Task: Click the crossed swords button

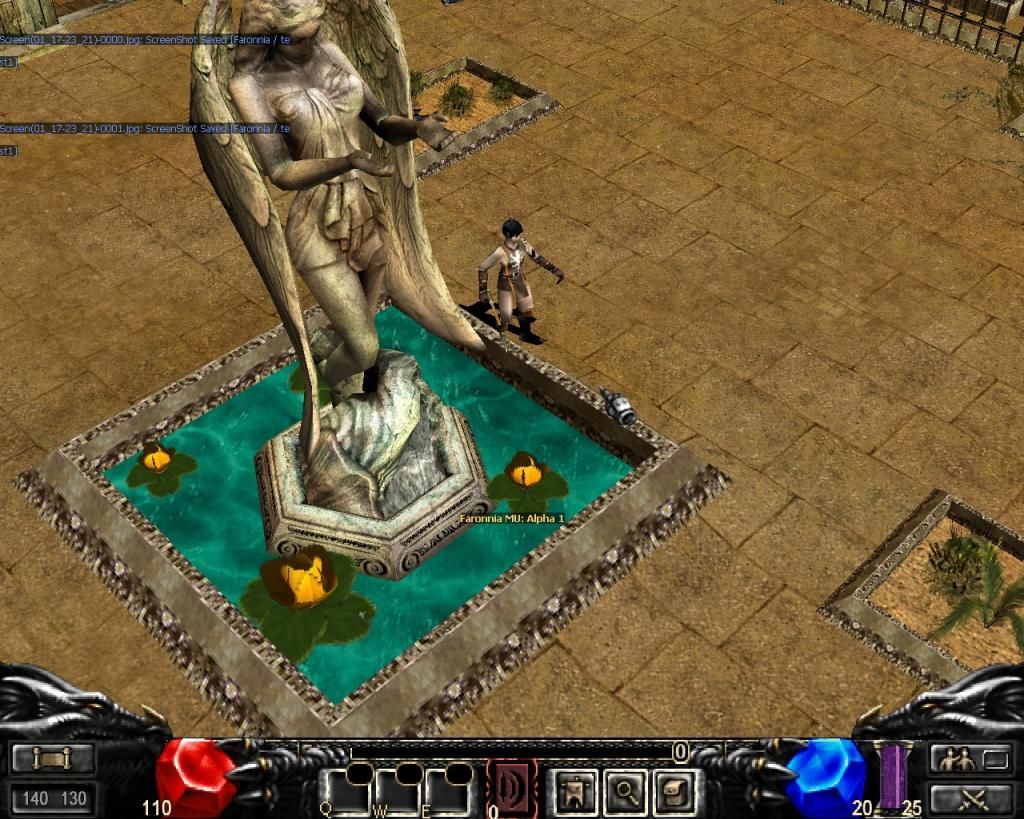Action: pos(972,799)
